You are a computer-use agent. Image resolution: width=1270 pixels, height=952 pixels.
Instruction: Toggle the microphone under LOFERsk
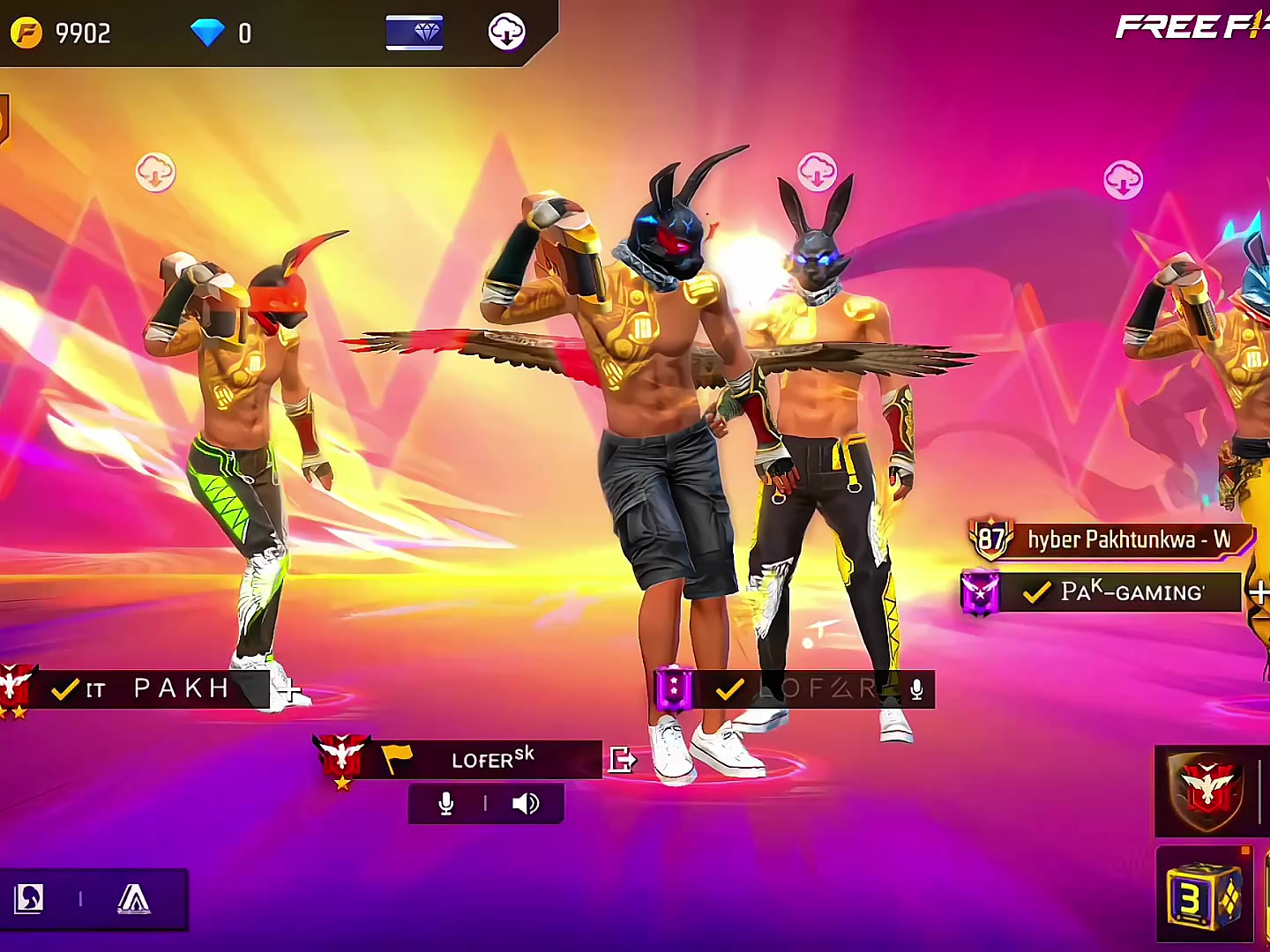pyautogui.click(x=446, y=804)
